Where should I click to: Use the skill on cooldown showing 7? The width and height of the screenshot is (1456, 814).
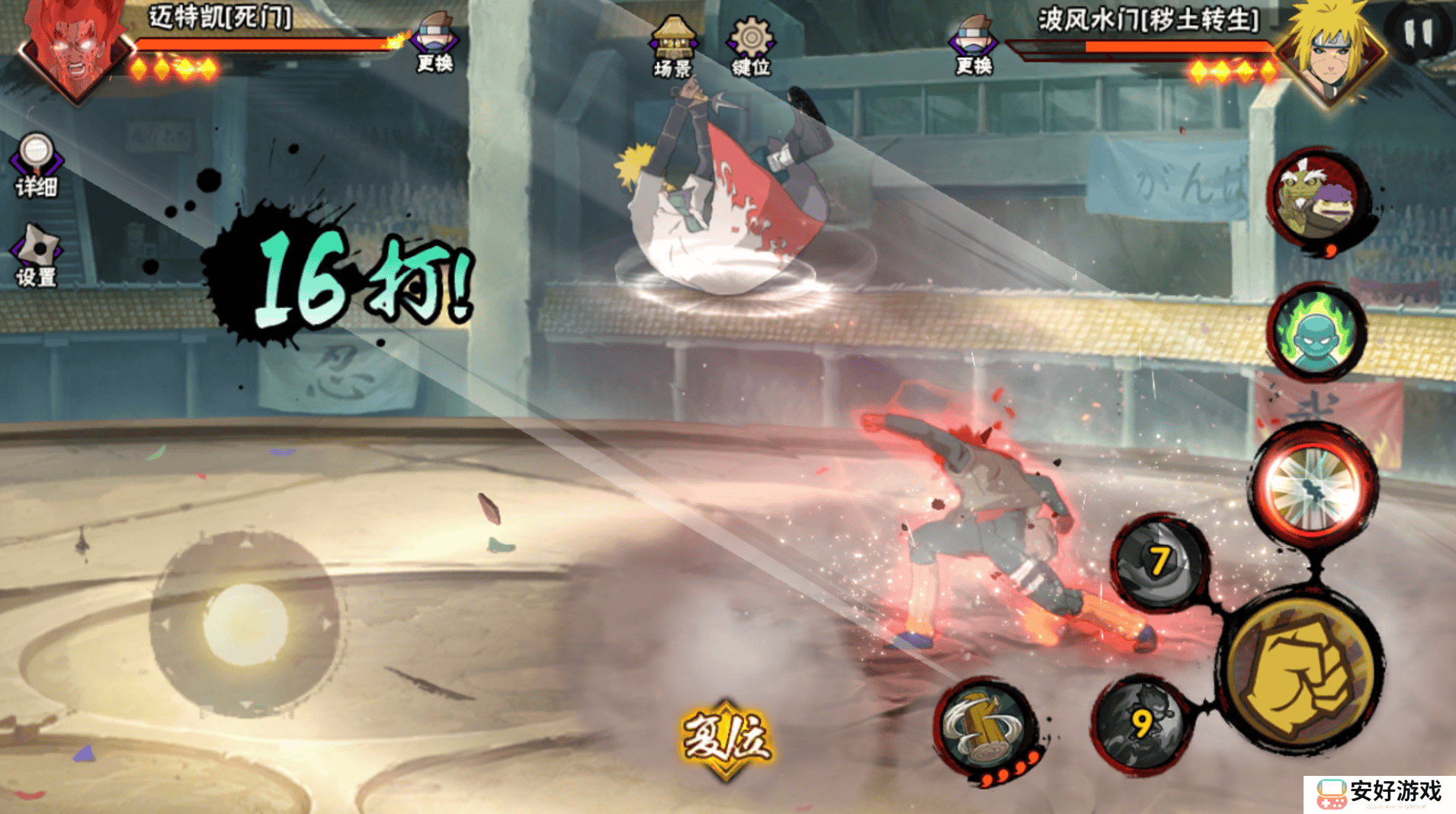[x=1159, y=562]
